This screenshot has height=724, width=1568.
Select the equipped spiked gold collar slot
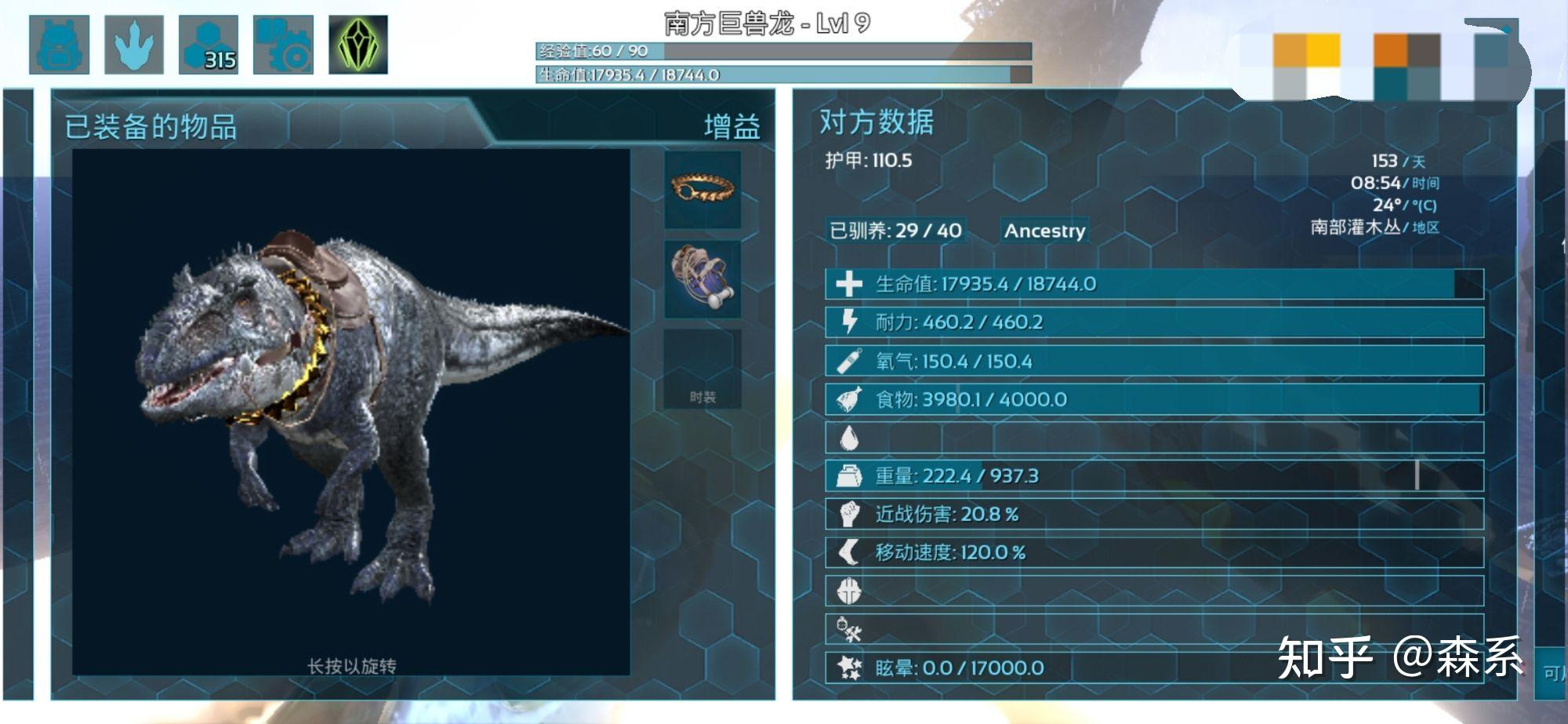tap(702, 190)
